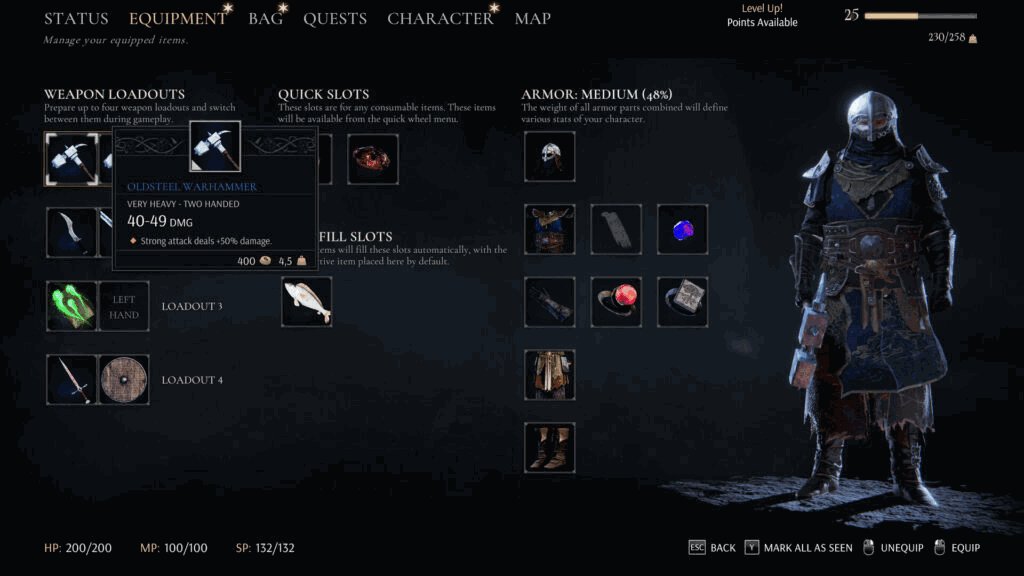Click the empty Left Hand slot
This screenshot has height=576, width=1024.
(124, 306)
